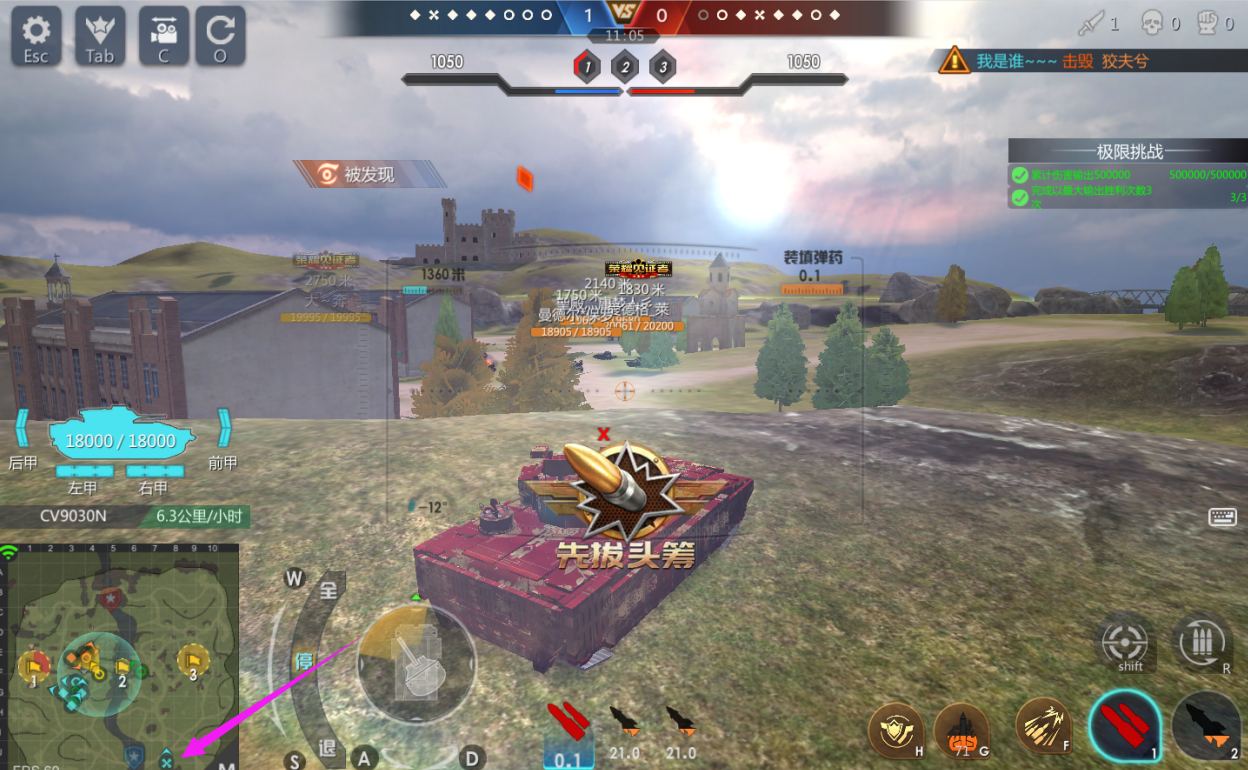Activate the bullet barrage skill
Image resolution: width=1248 pixels, height=770 pixels.
point(1043,725)
